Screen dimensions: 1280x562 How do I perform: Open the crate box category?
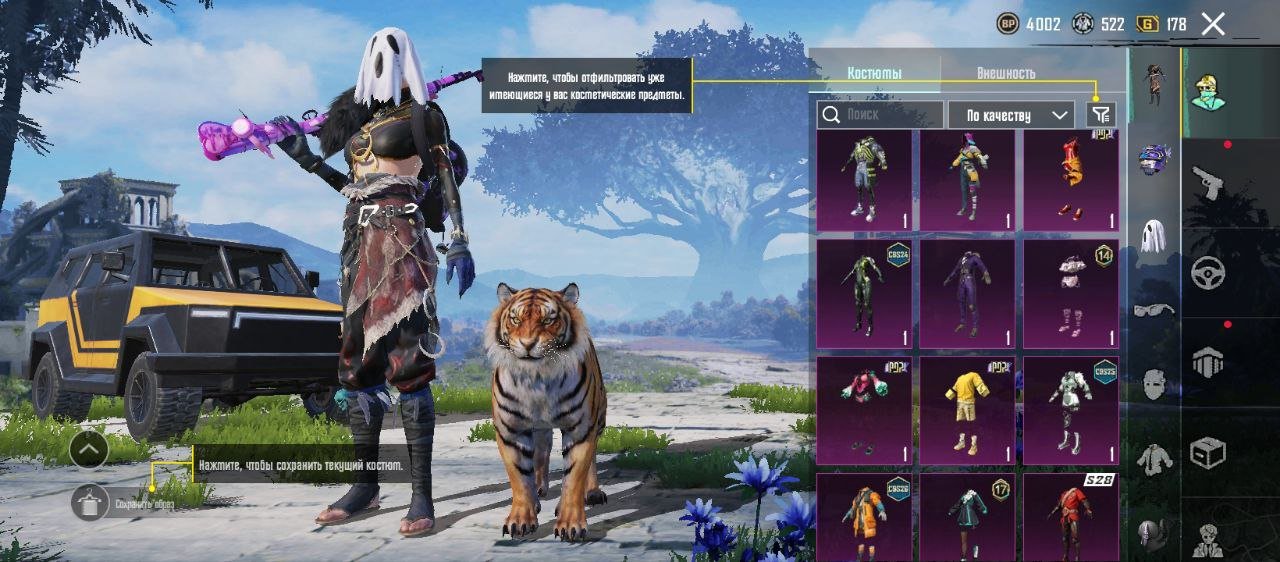1208,453
